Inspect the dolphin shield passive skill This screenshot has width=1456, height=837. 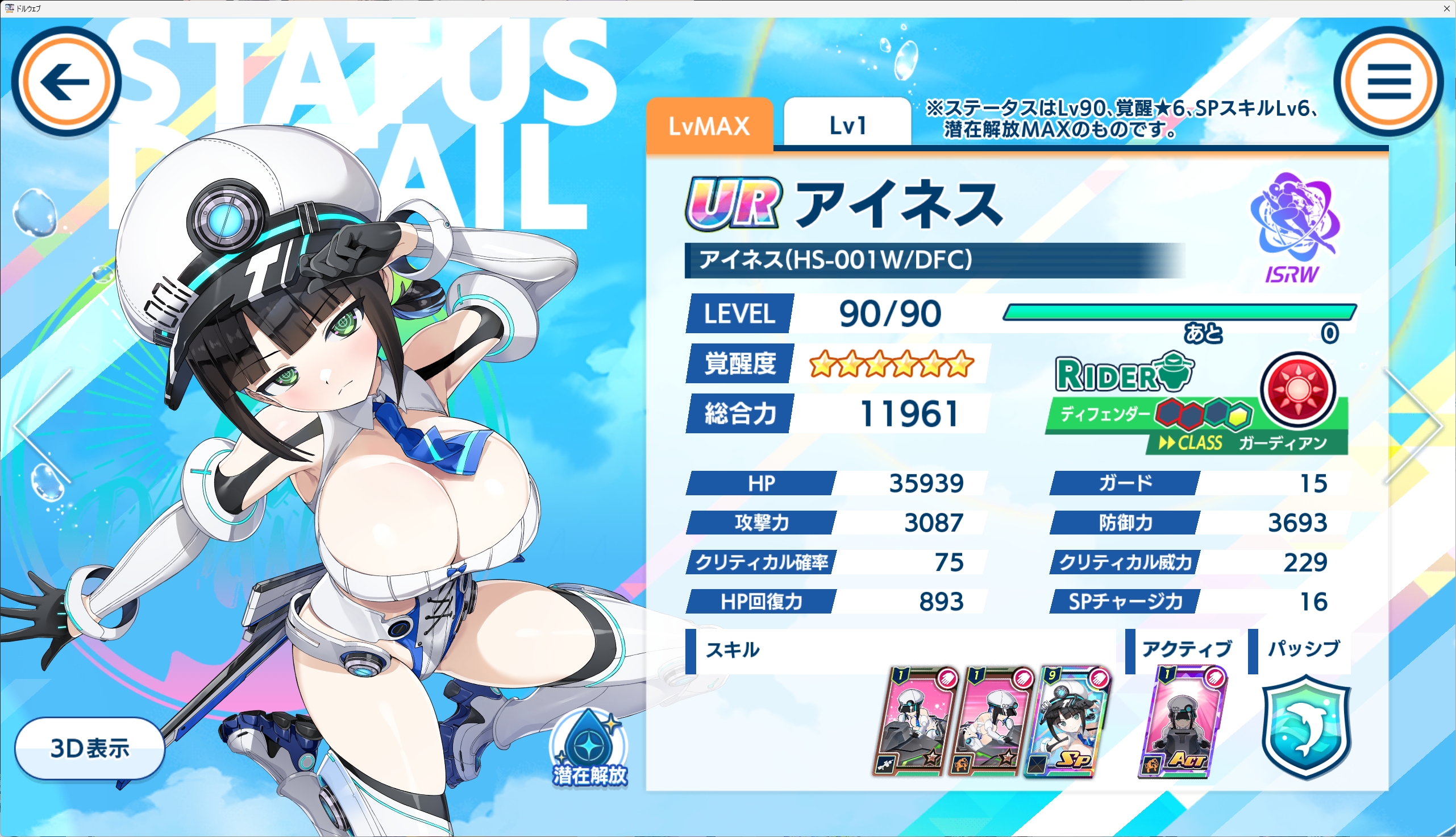1306,727
